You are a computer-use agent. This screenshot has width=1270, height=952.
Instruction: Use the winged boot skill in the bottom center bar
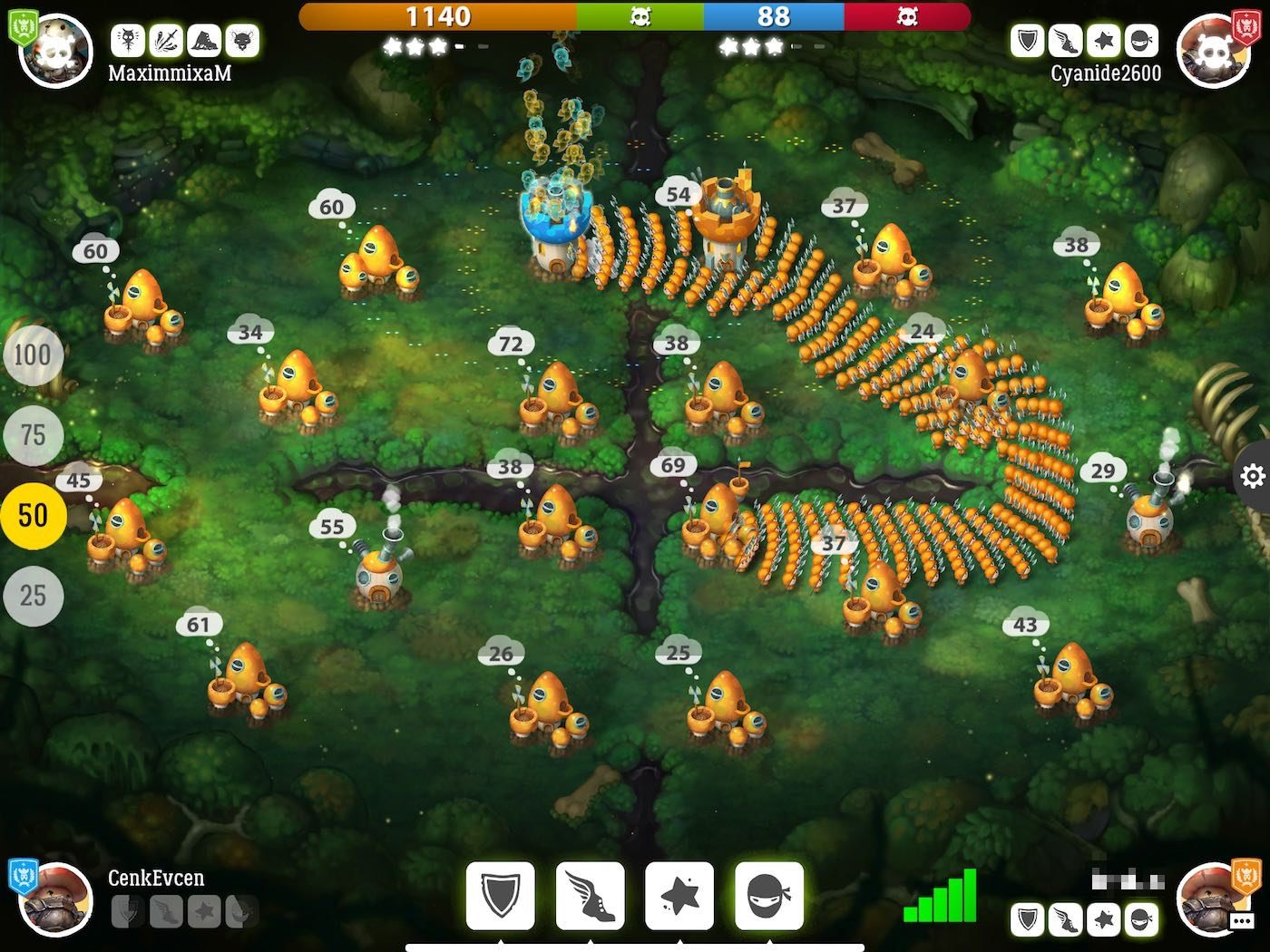(x=590, y=896)
